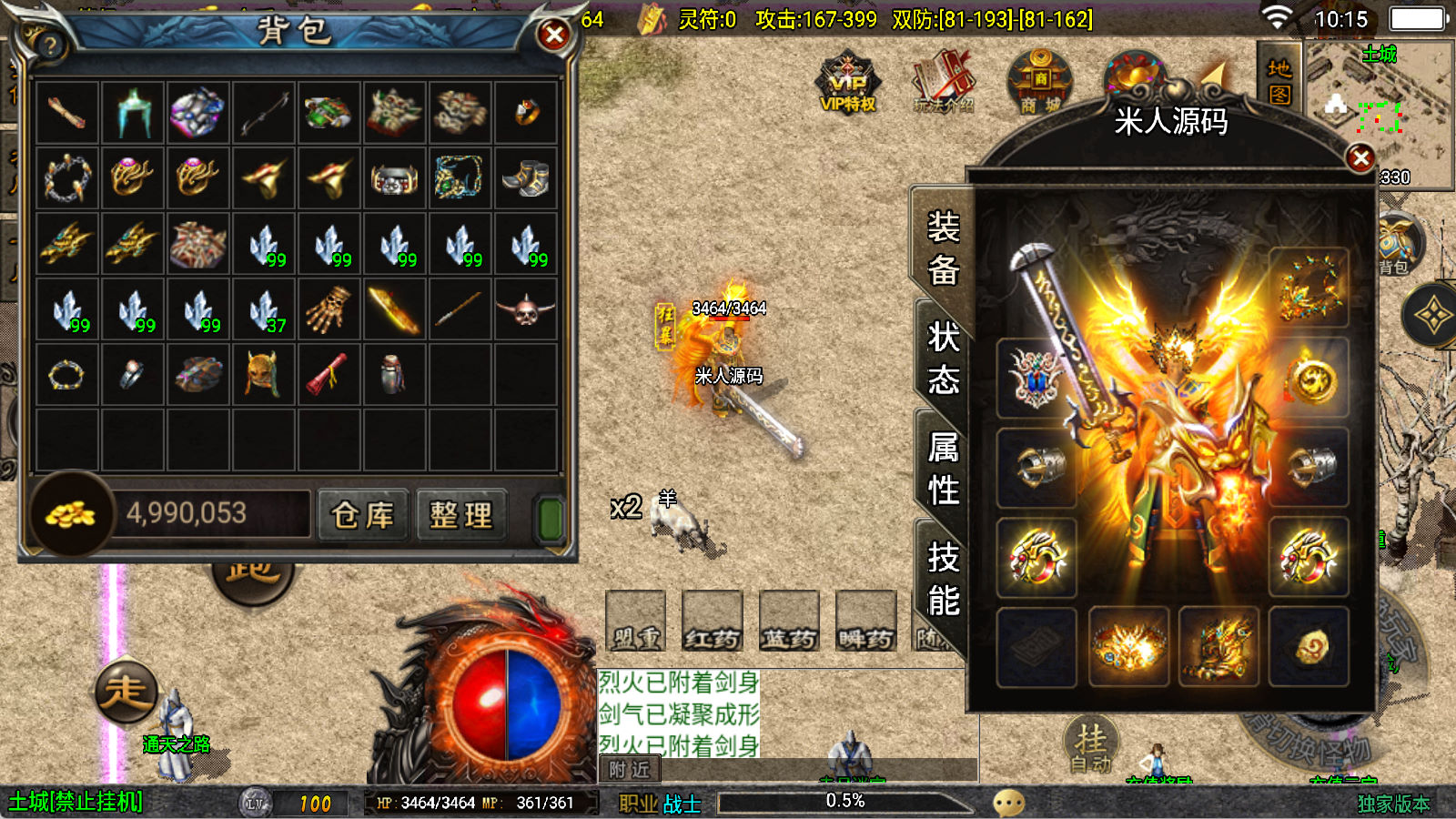Switch to the 装备 equipment tab

(943, 248)
